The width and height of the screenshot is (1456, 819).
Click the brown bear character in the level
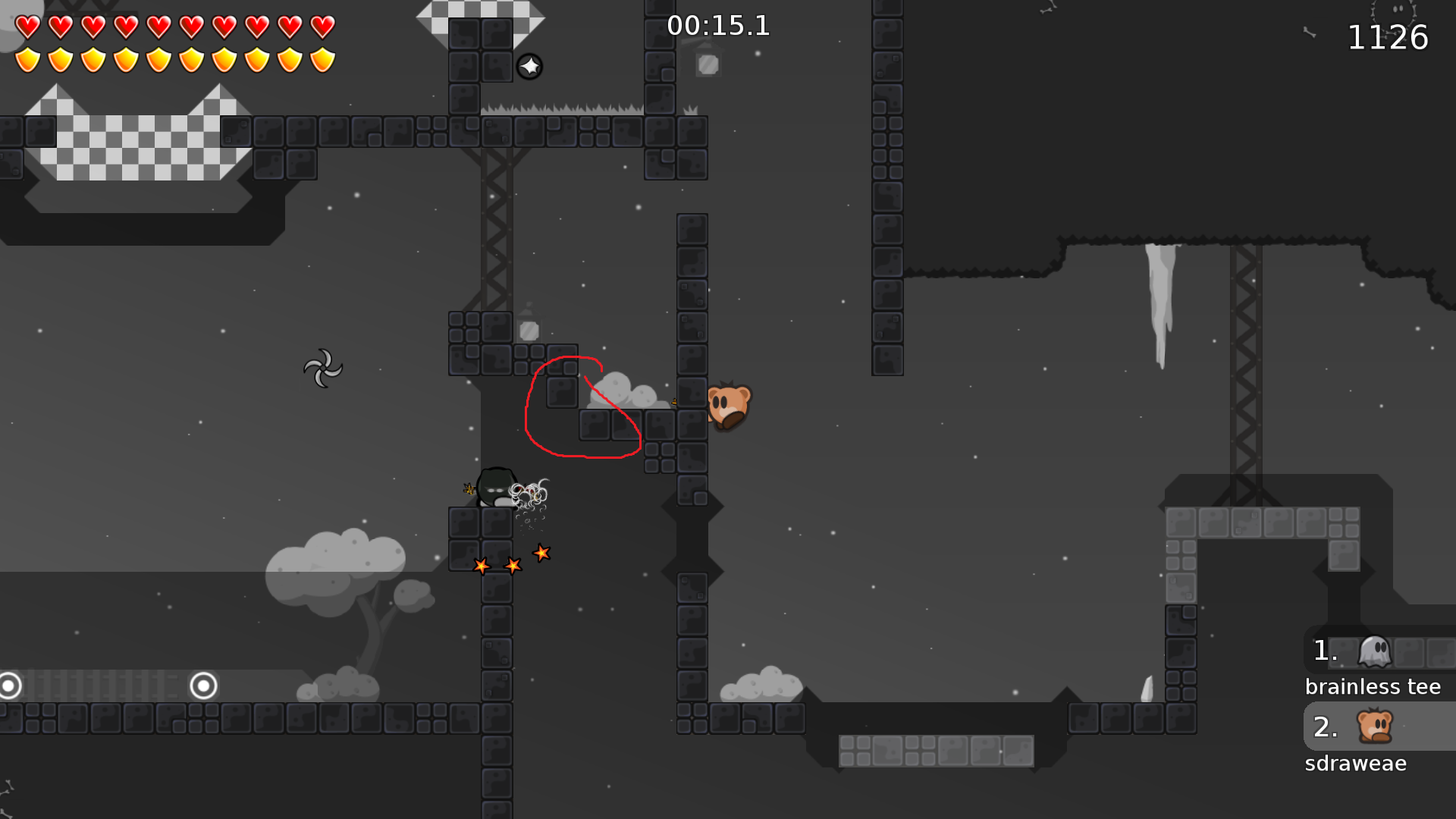click(x=728, y=406)
